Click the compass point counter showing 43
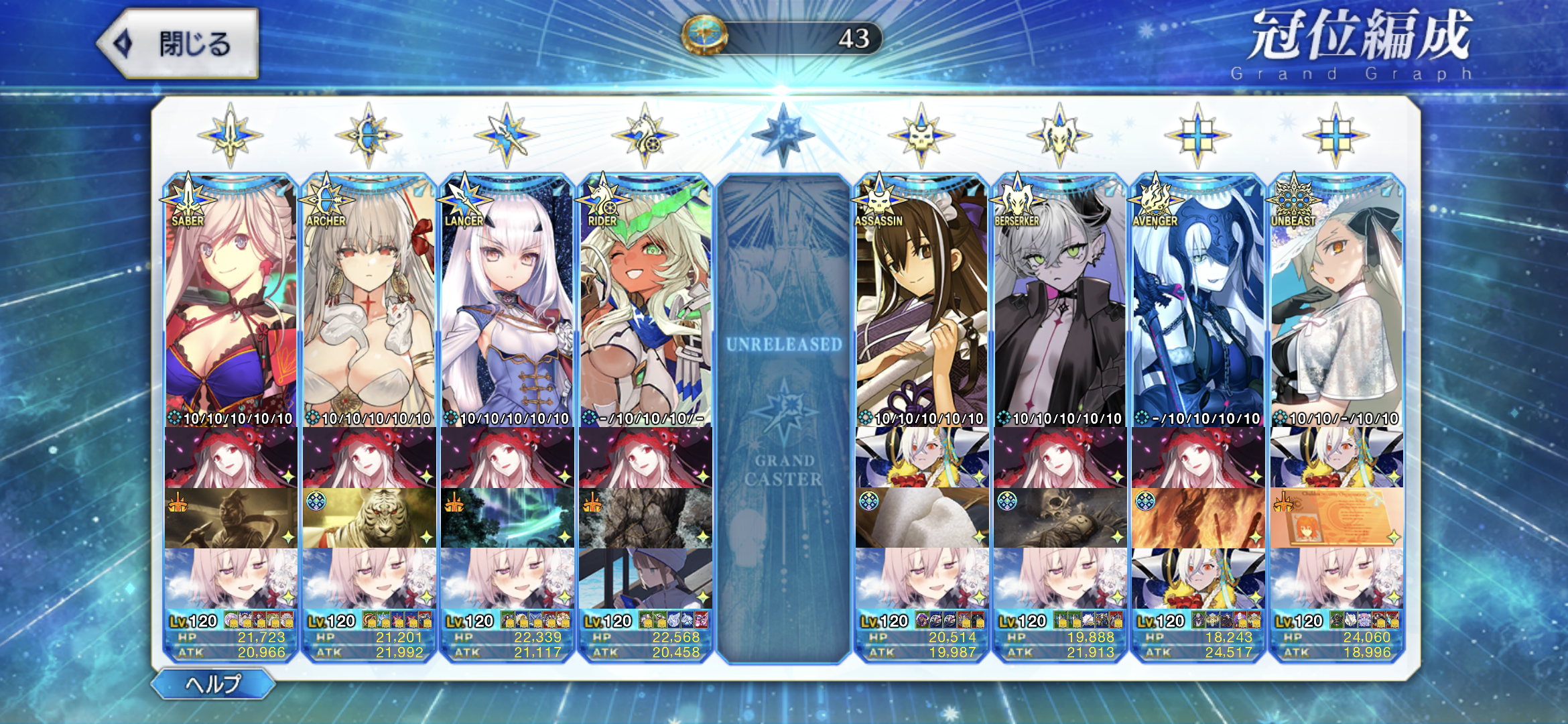Screen dimensions: 1568x724 (782, 38)
